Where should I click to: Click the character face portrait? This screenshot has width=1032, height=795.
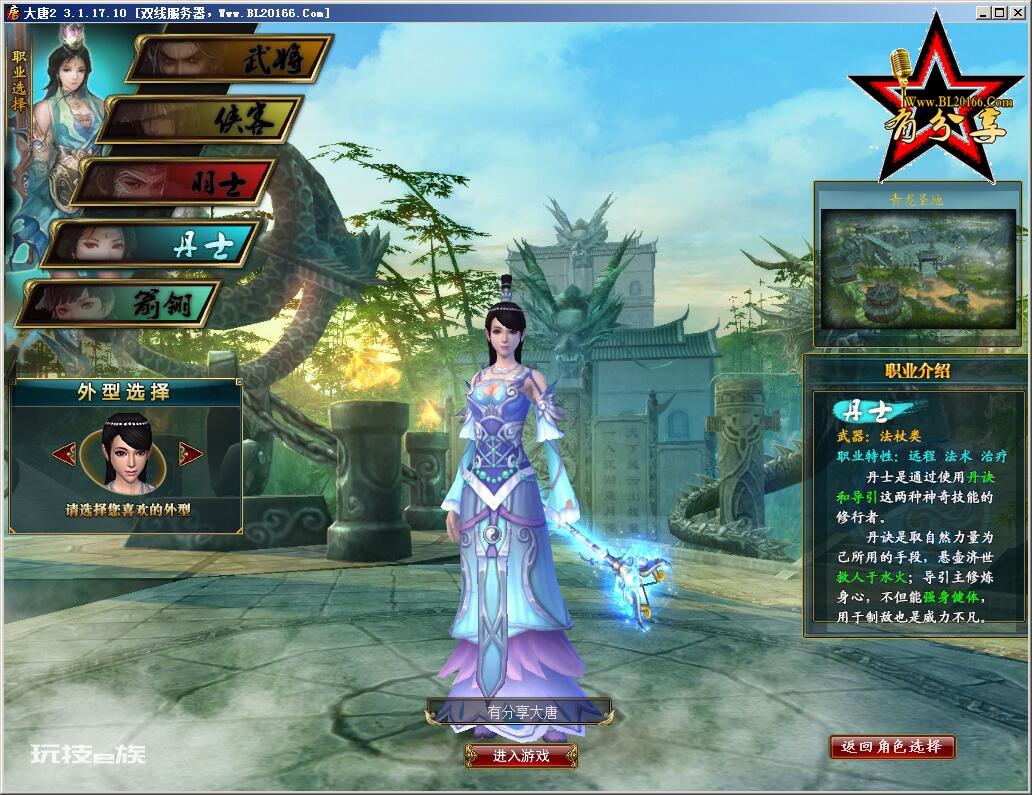(126, 453)
